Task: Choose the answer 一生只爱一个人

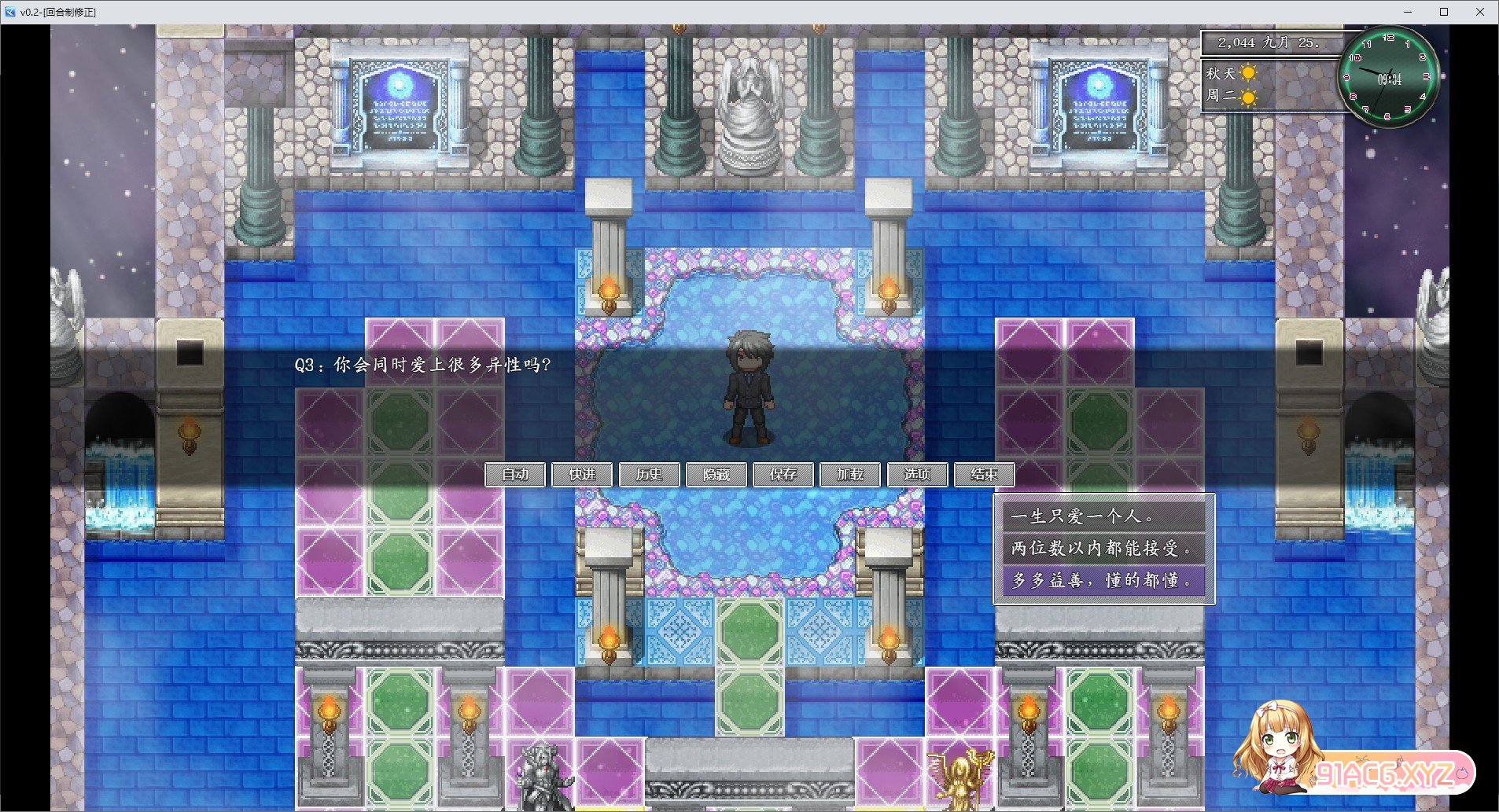Action: pyautogui.click(x=1103, y=516)
